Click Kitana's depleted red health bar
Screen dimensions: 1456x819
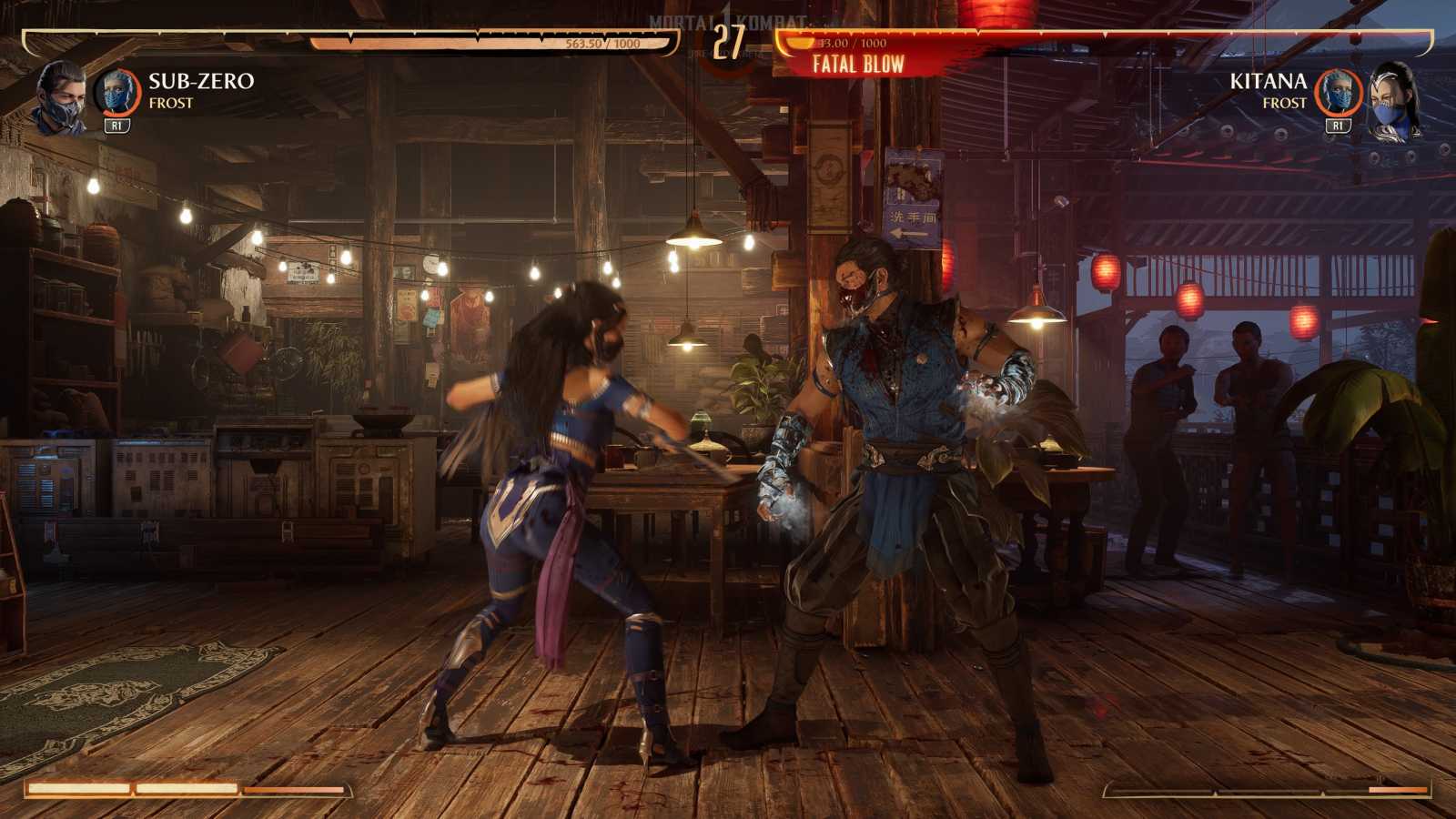click(1092, 40)
